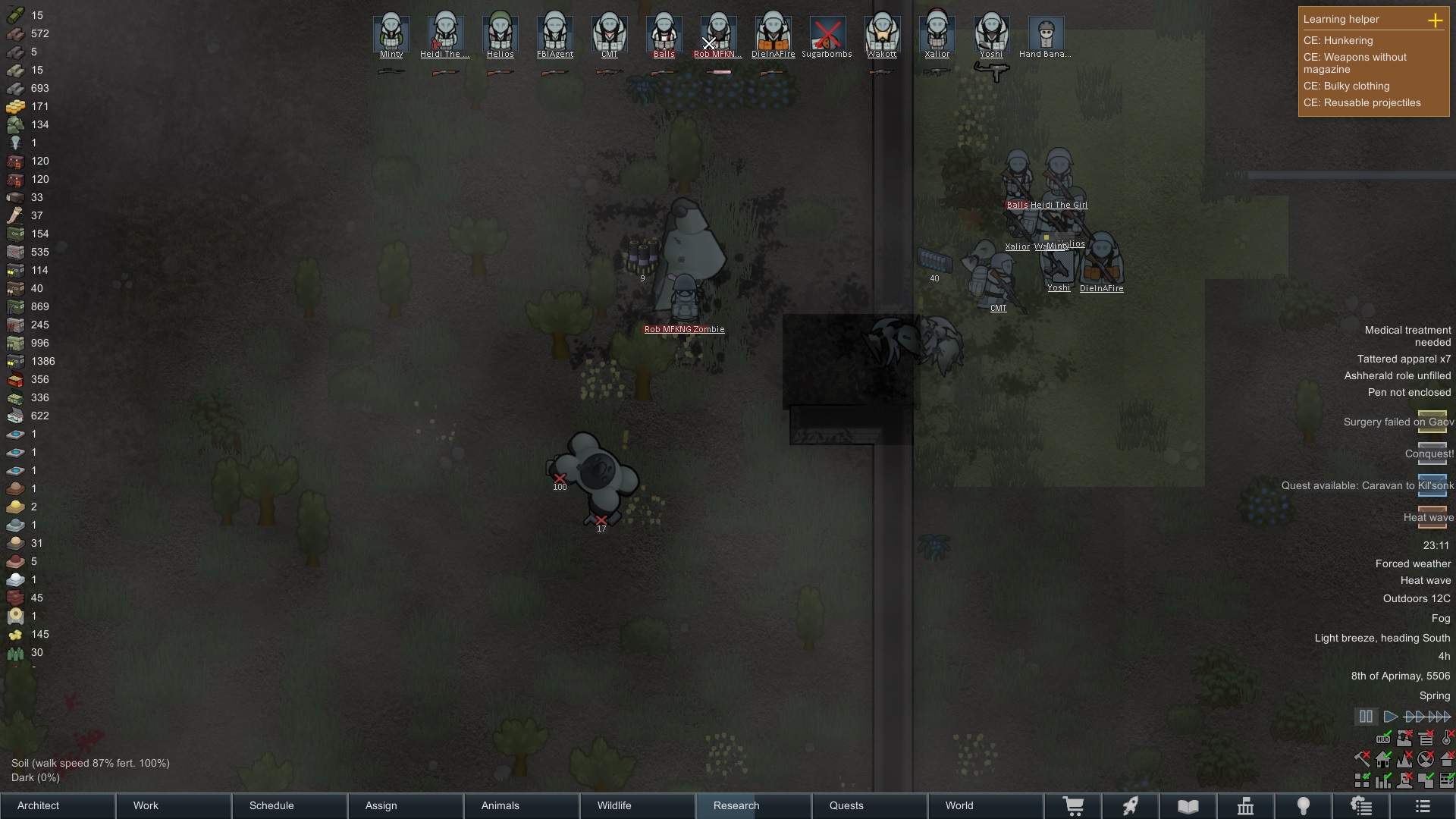Enable the temperature overlay toggle
Image resolution: width=1456 pixels, height=819 pixels.
click(1445, 738)
